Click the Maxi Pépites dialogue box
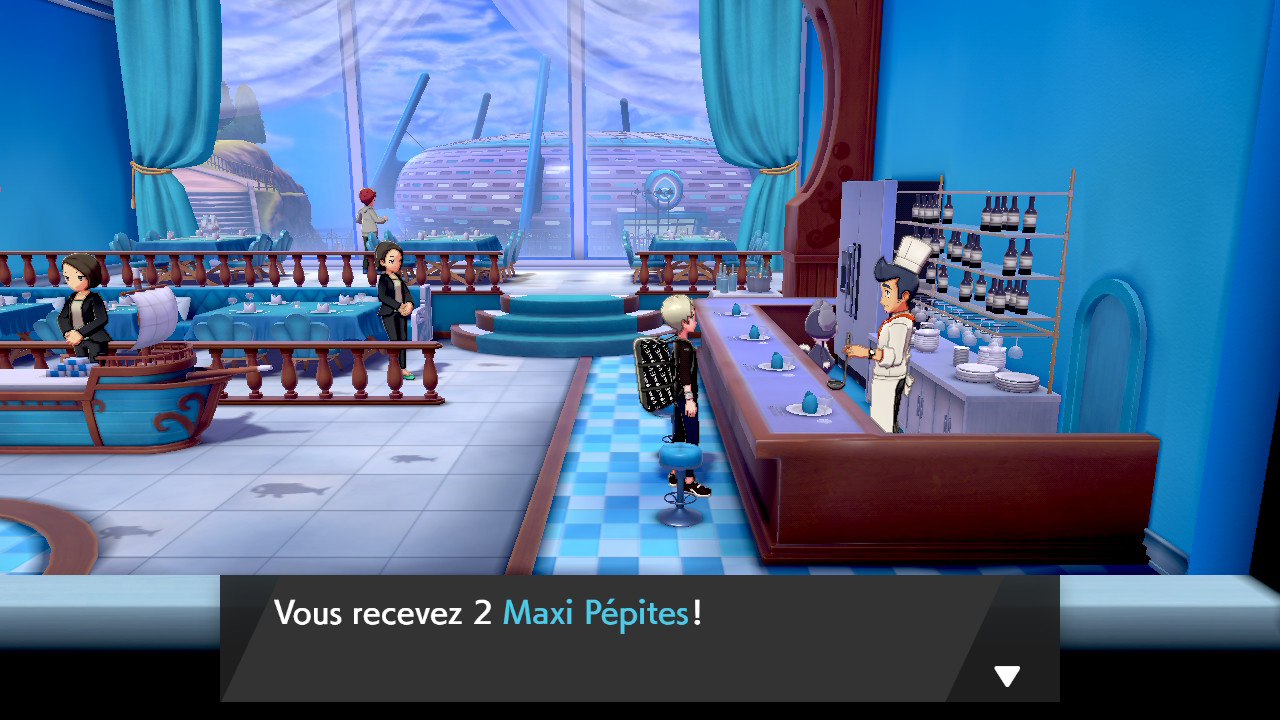Screen dimensions: 1280x720 click(x=640, y=637)
